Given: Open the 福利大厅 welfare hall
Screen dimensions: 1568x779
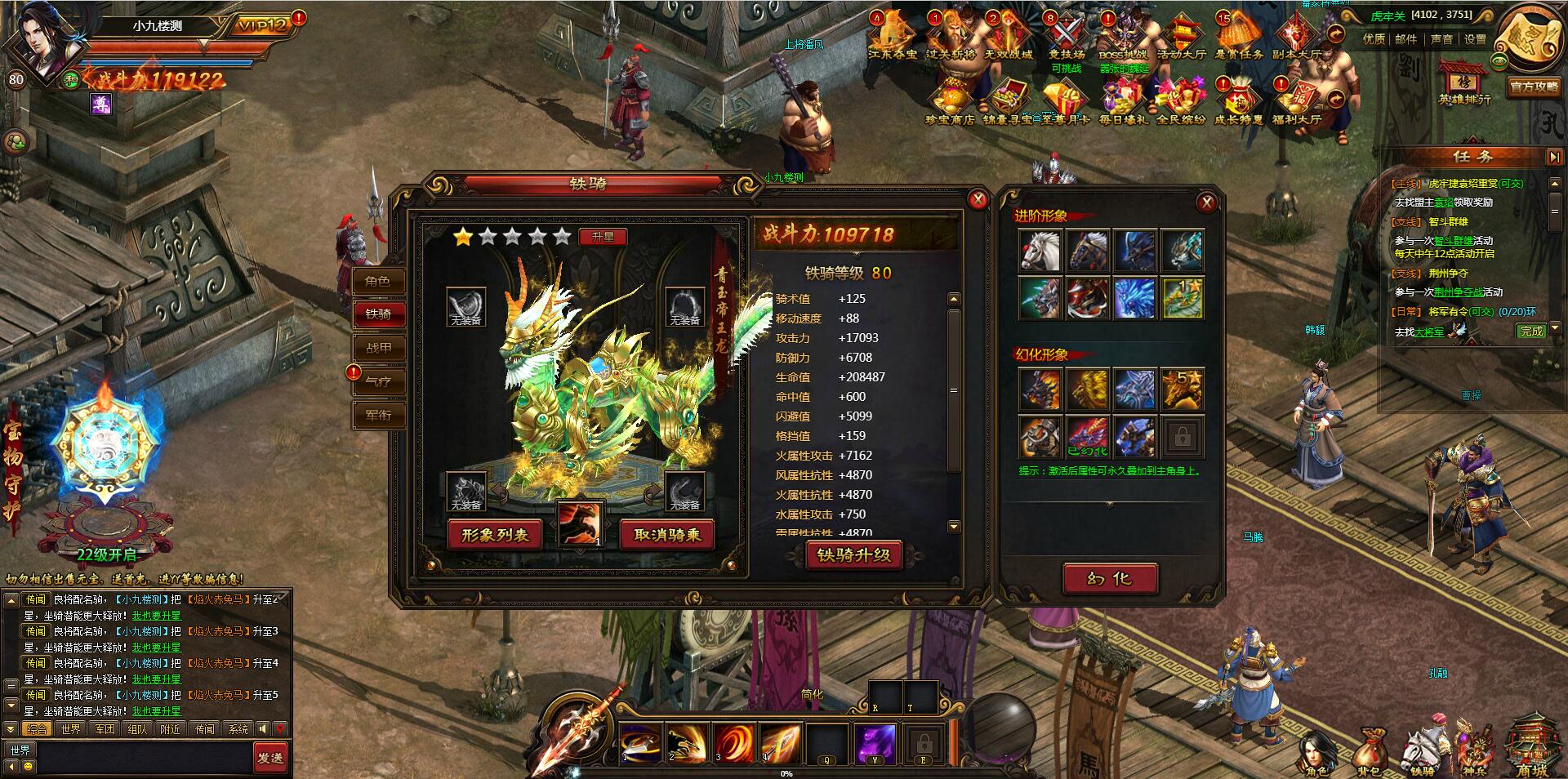Looking at the screenshot, I should pos(1297,103).
